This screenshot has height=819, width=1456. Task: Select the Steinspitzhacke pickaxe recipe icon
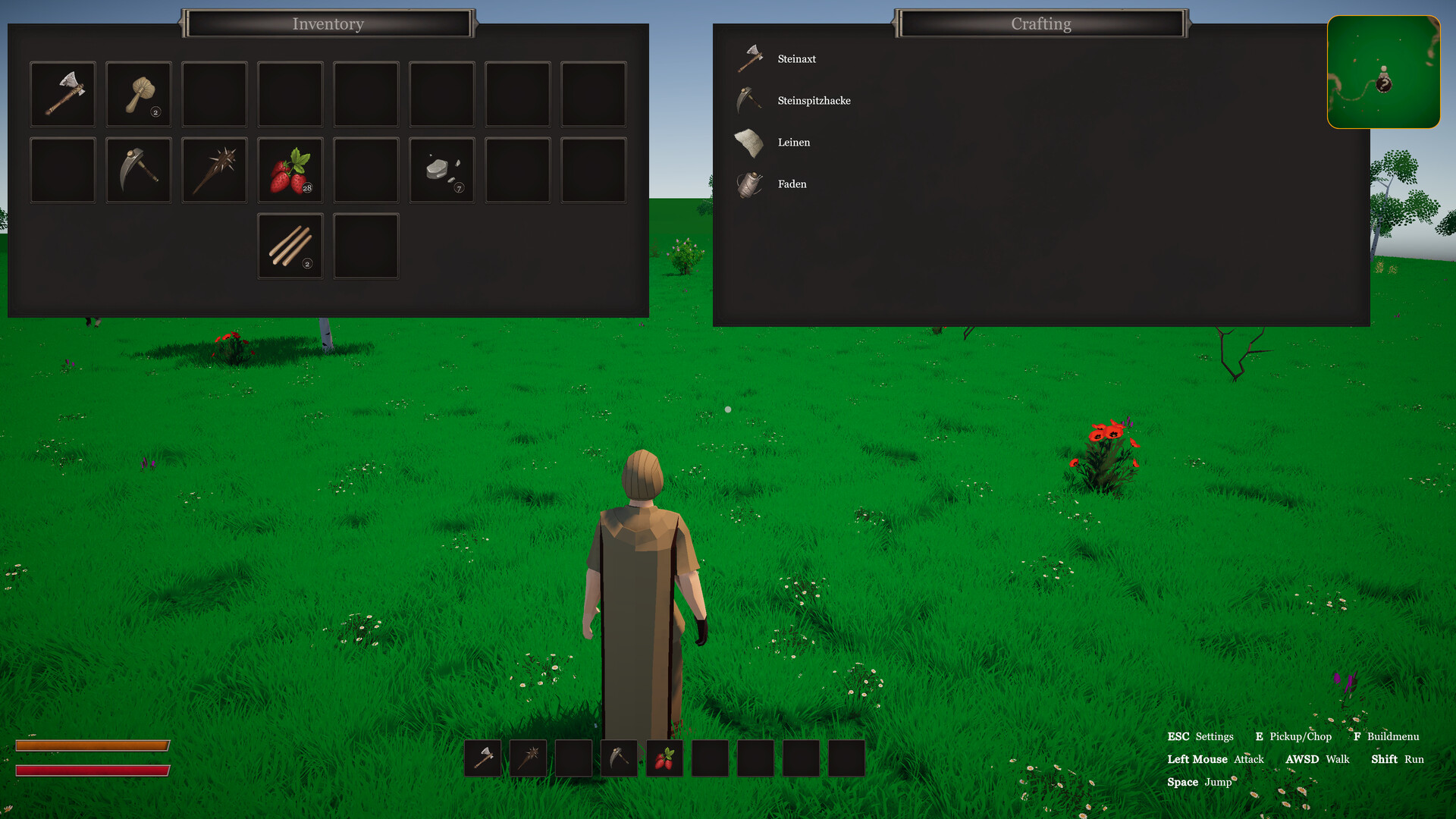(750, 100)
